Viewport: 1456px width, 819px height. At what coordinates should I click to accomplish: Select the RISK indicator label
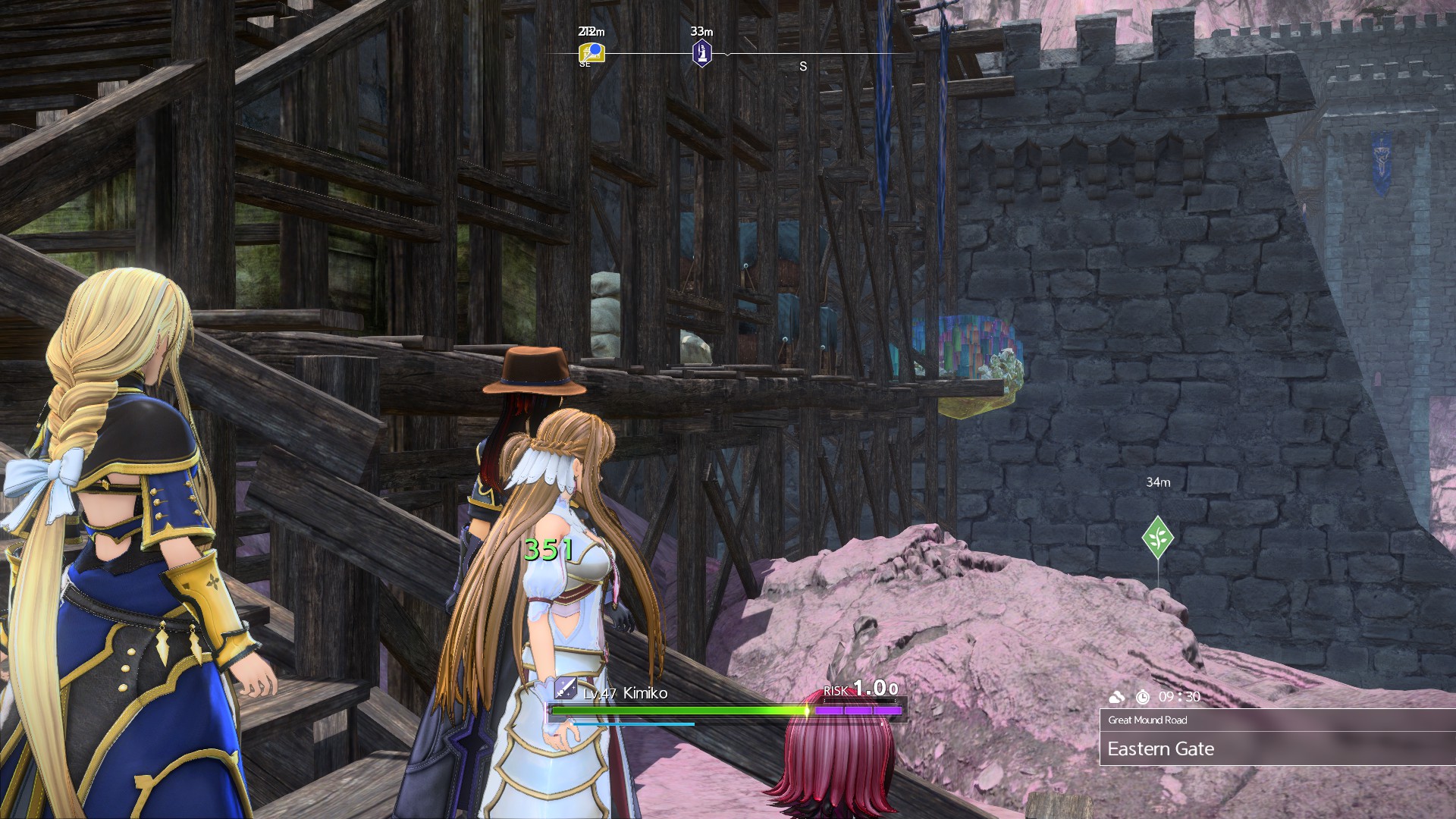[x=837, y=689]
